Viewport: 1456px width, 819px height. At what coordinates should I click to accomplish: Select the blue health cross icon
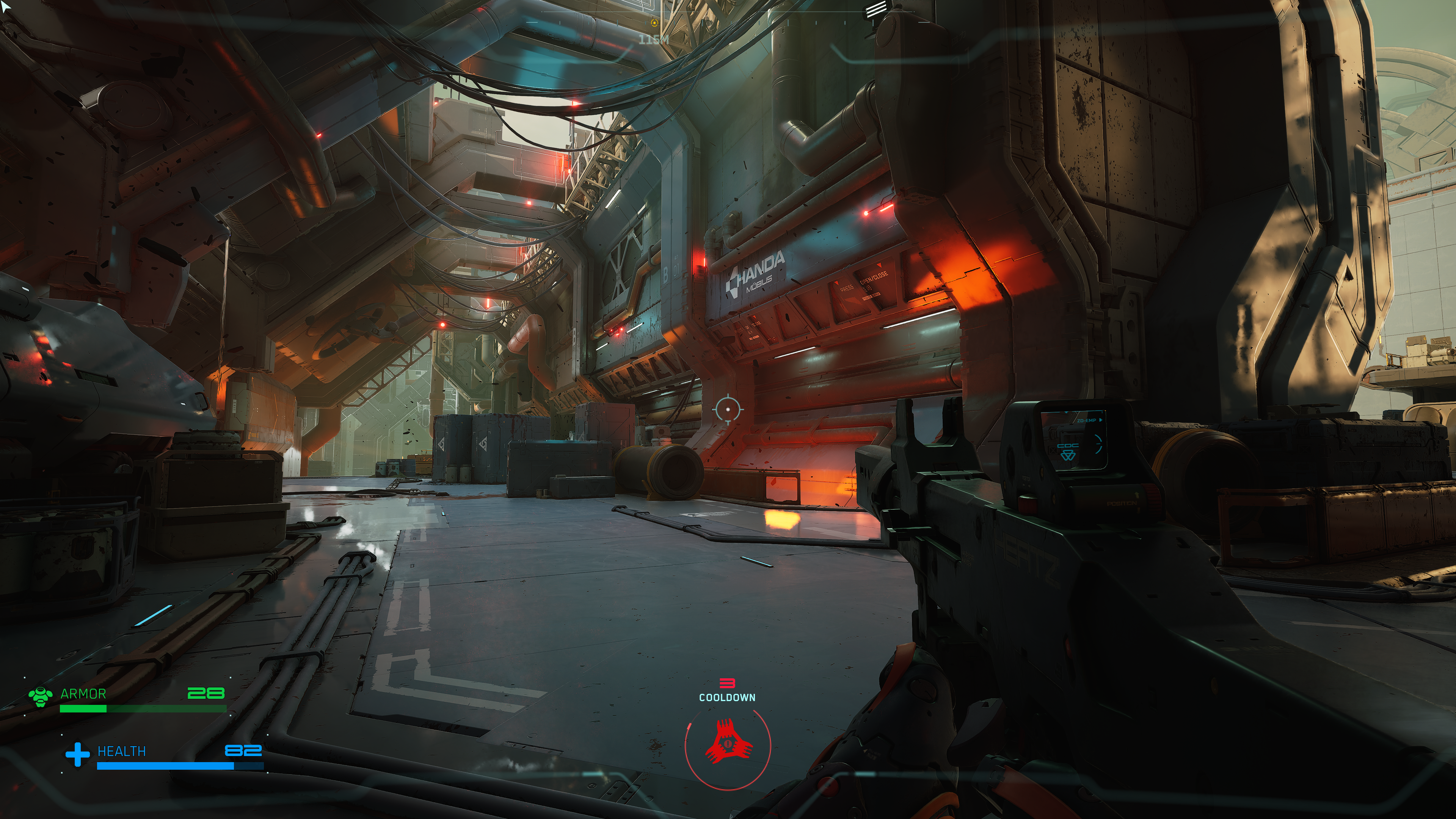click(77, 754)
